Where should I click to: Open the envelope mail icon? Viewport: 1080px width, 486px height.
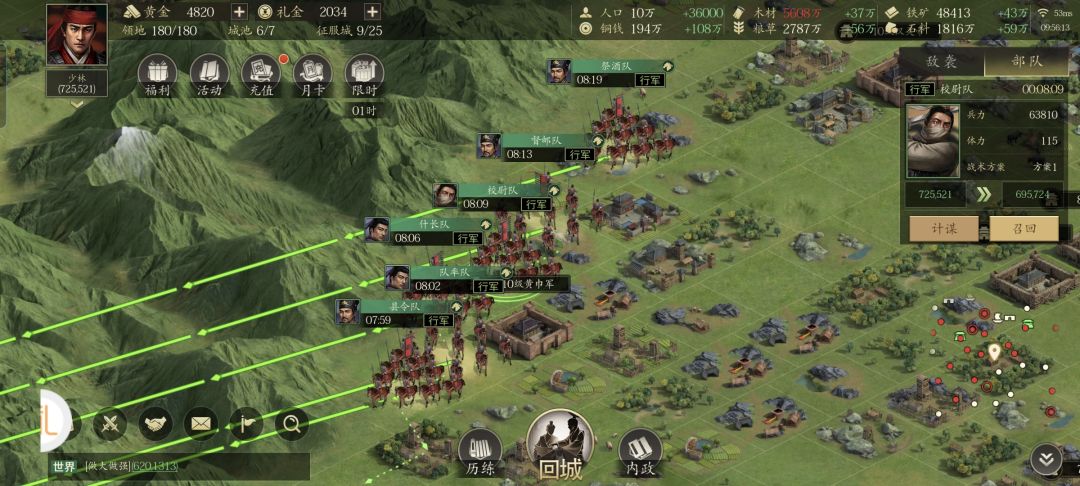pyautogui.click(x=200, y=424)
